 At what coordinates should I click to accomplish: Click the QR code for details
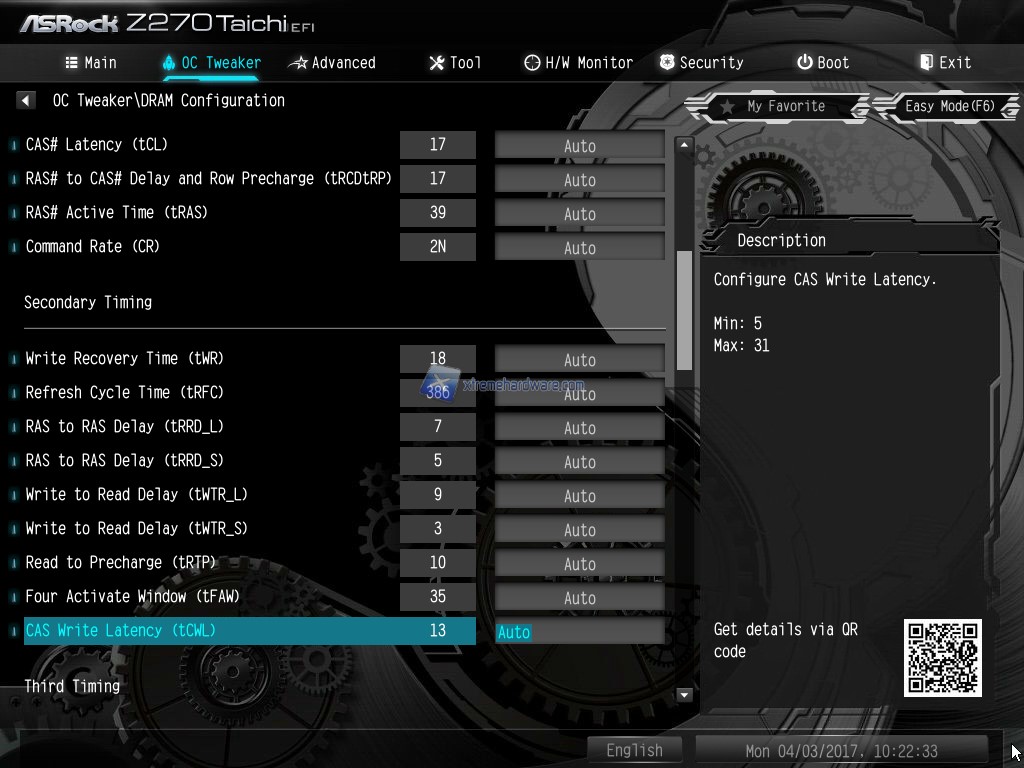click(x=942, y=657)
